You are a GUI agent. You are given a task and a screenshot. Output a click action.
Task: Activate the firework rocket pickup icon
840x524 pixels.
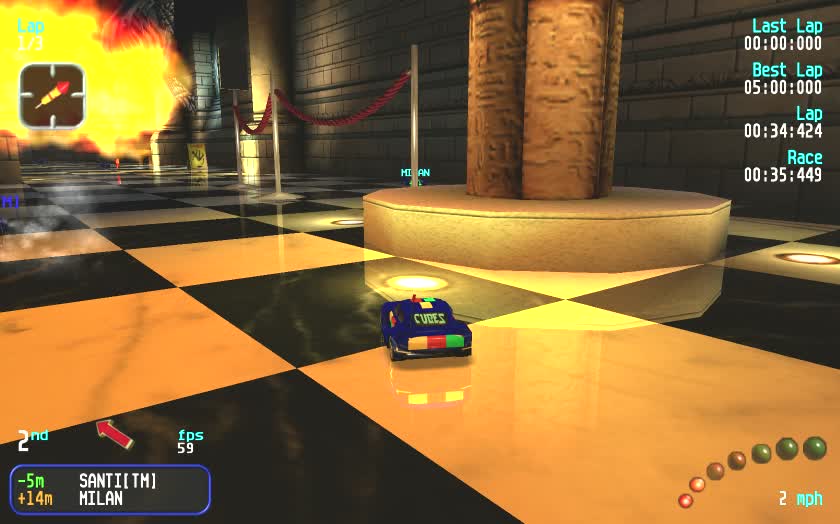click(x=52, y=96)
